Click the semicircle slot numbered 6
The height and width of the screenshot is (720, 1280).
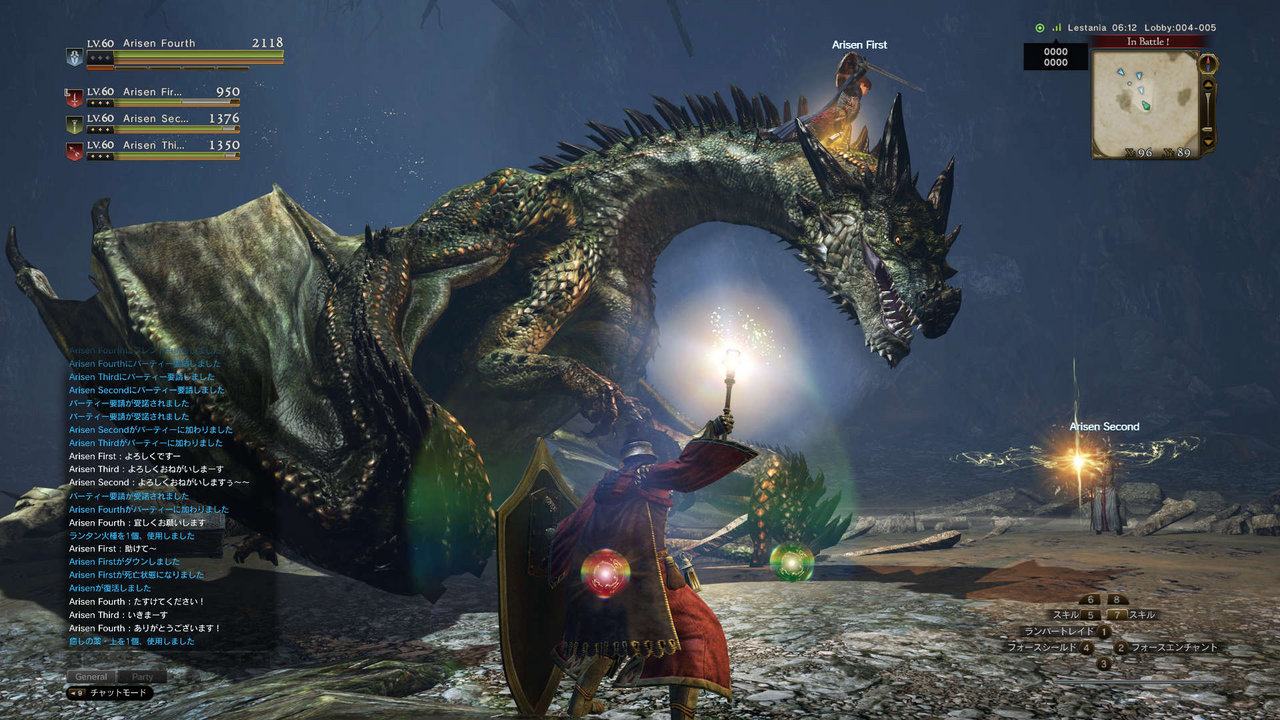(1090, 599)
